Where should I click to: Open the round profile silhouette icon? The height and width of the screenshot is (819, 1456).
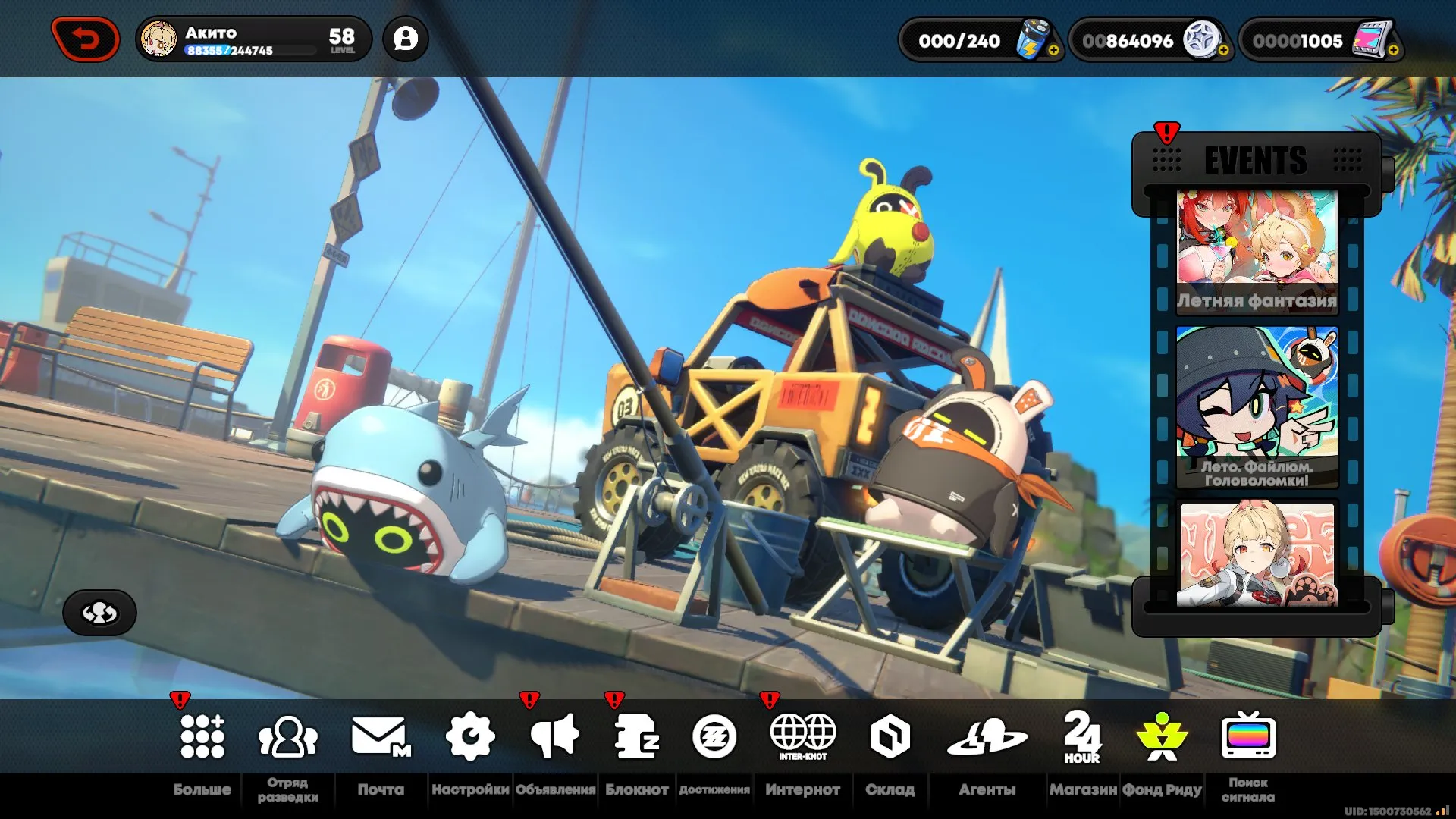(406, 39)
